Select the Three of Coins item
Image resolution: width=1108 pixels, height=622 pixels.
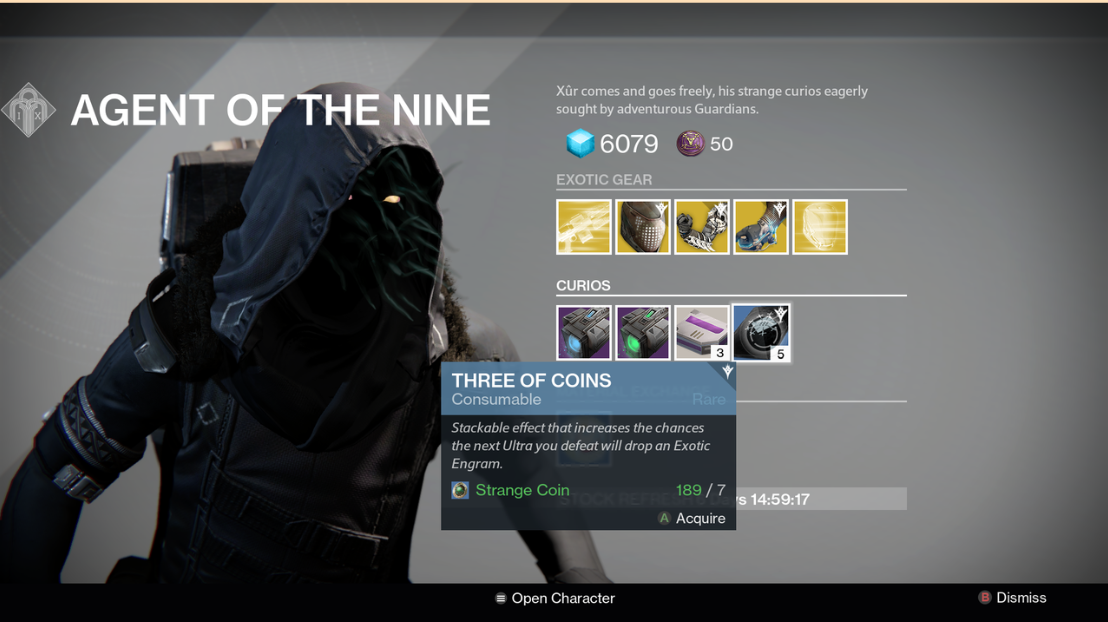click(x=761, y=333)
